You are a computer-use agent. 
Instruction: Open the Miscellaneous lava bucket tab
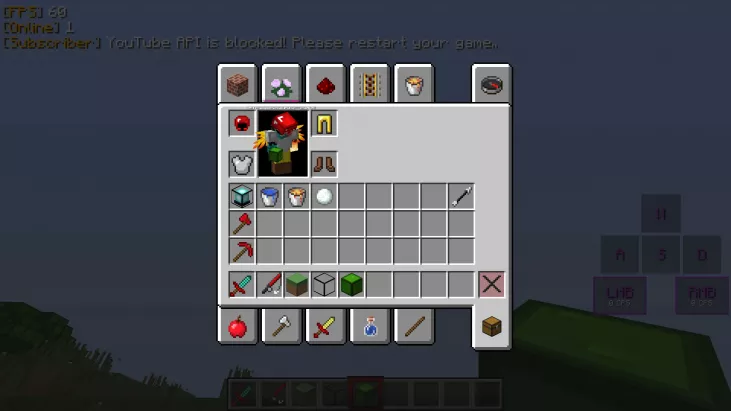413,85
